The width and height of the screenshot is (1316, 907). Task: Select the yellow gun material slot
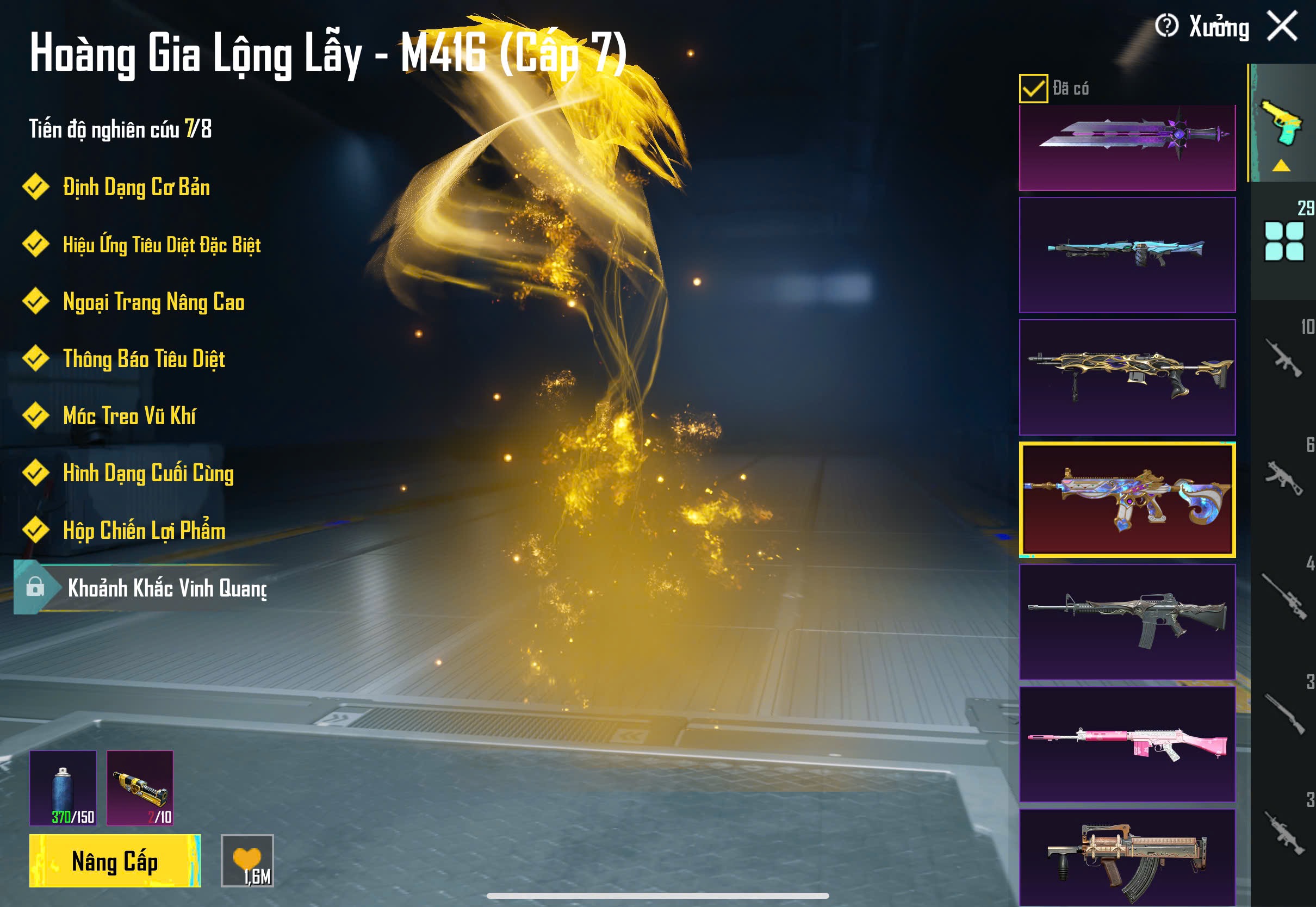point(140,788)
